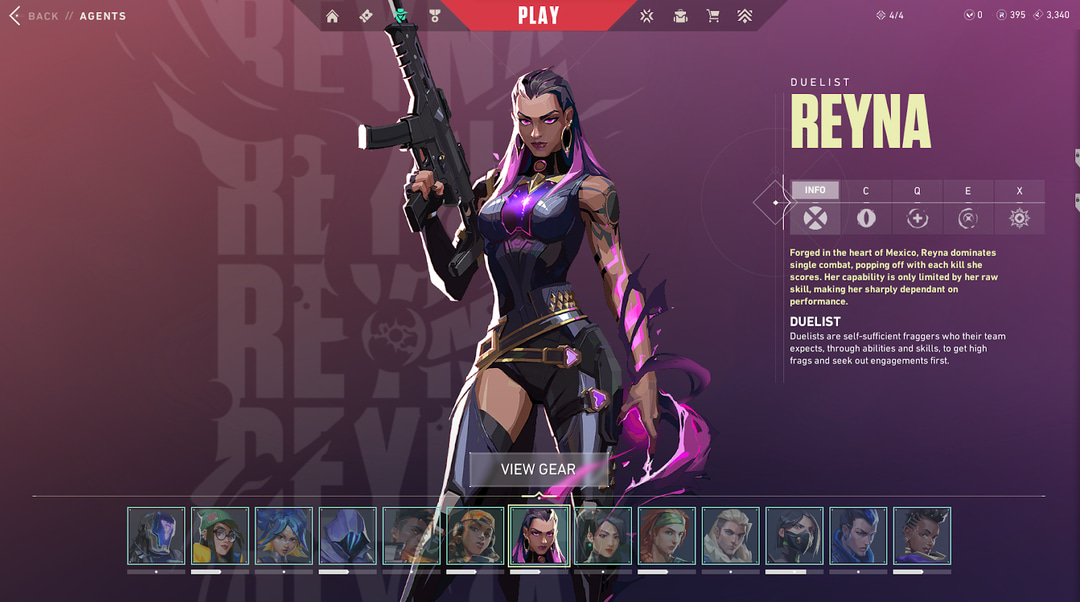The height and width of the screenshot is (602, 1080).
Task: Show Reyna's C ability, the Leer eye
Action: click(x=866, y=218)
